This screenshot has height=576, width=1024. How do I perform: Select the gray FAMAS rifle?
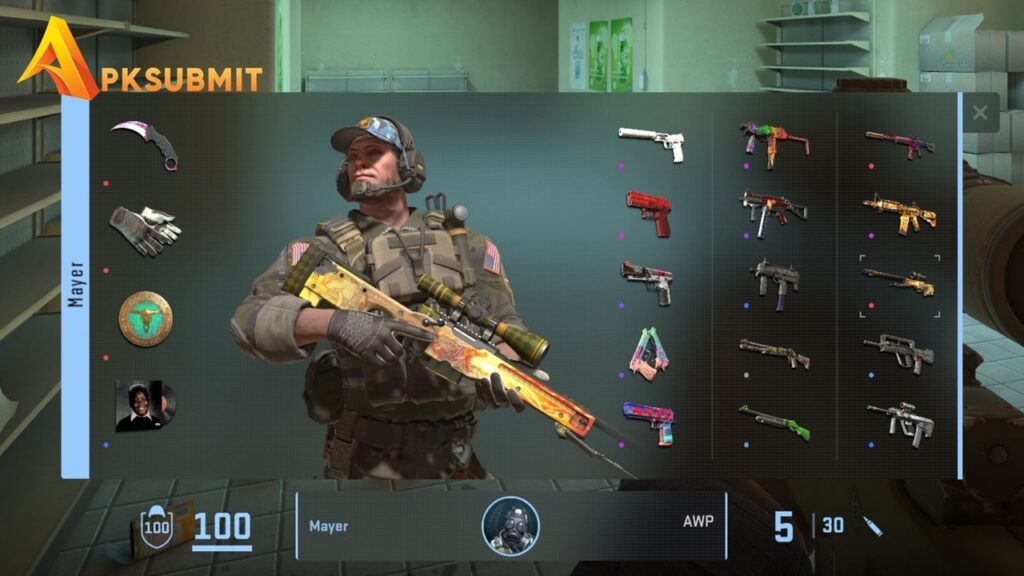click(899, 352)
